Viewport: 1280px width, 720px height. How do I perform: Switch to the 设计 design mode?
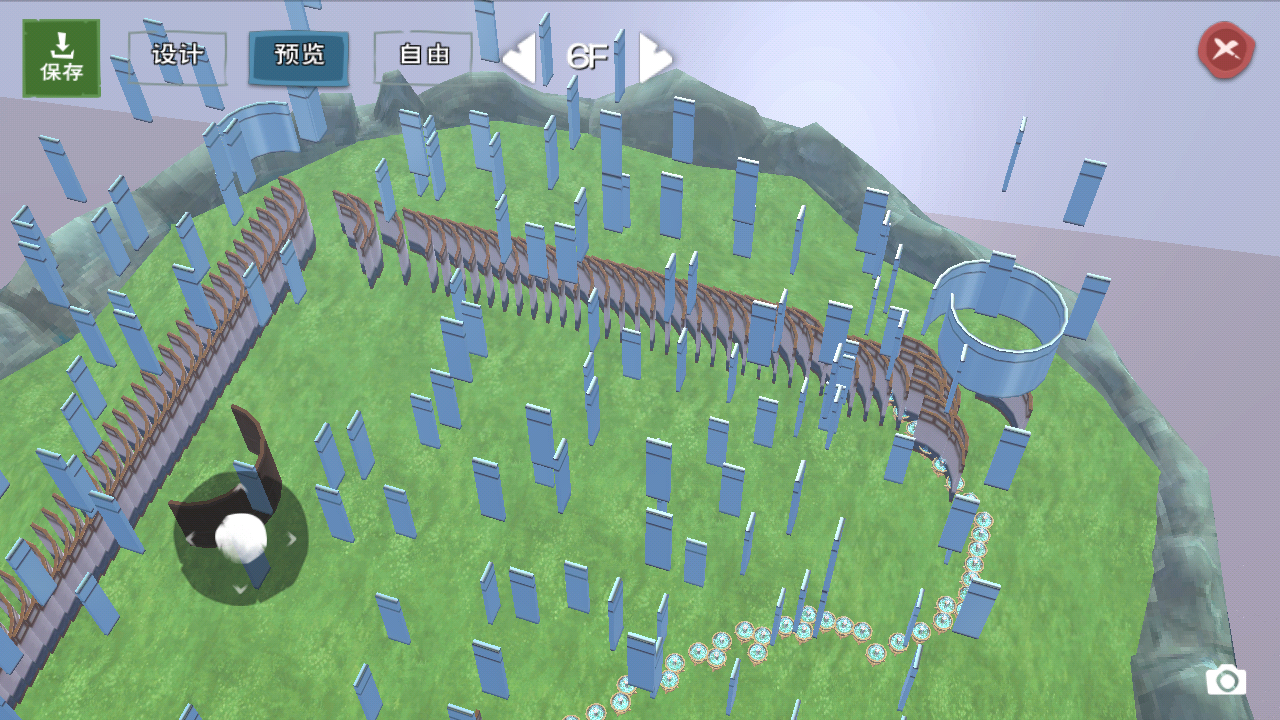click(x=177, y=56)
